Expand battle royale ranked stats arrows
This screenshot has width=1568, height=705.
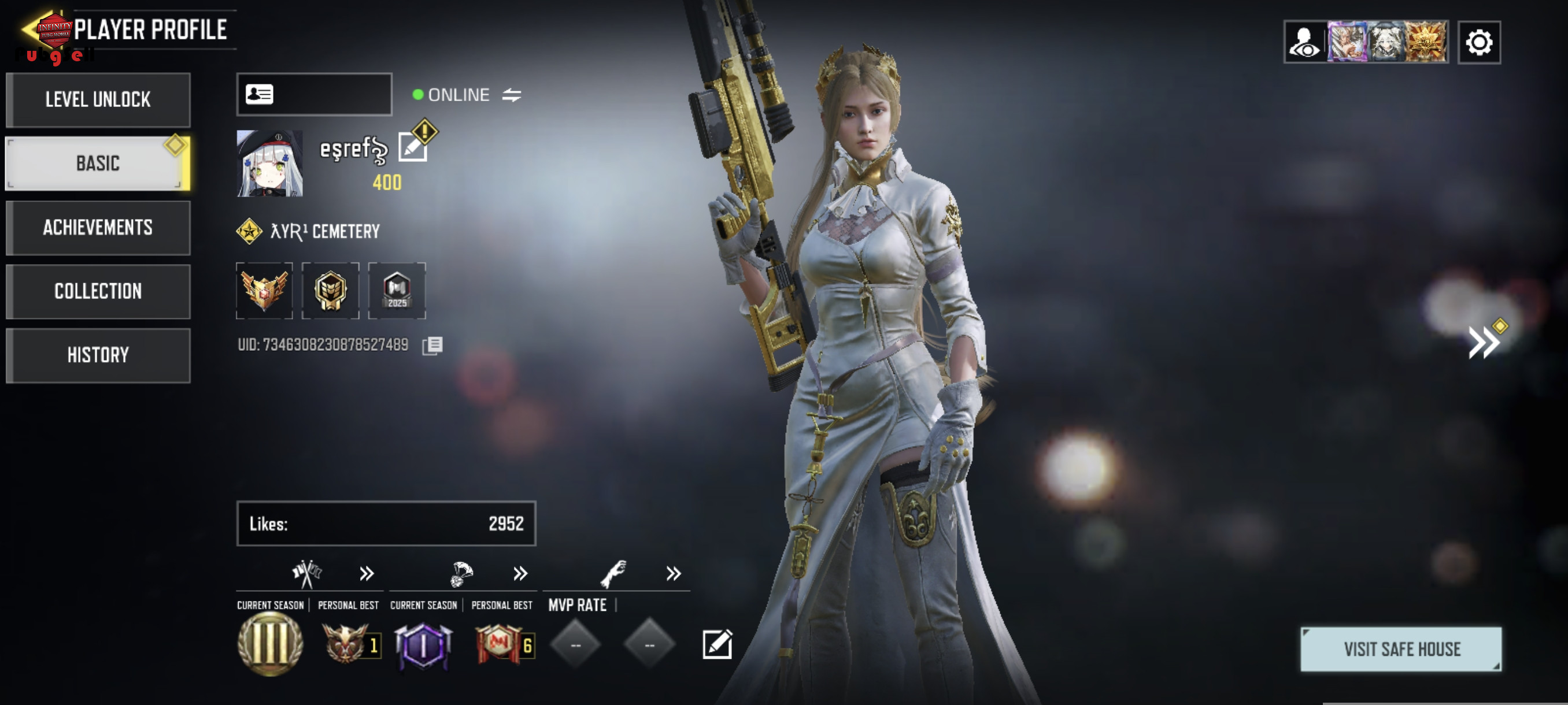(520, 574)
